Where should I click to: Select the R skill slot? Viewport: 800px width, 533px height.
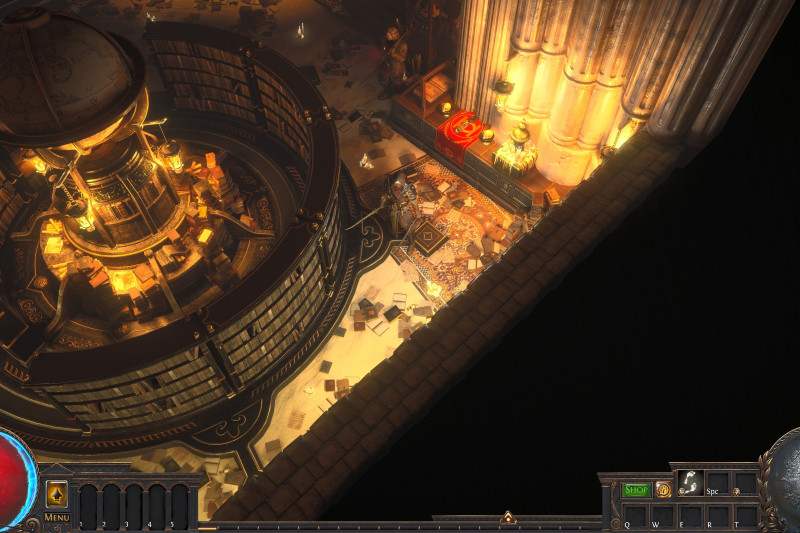click(x=717, y=515)
